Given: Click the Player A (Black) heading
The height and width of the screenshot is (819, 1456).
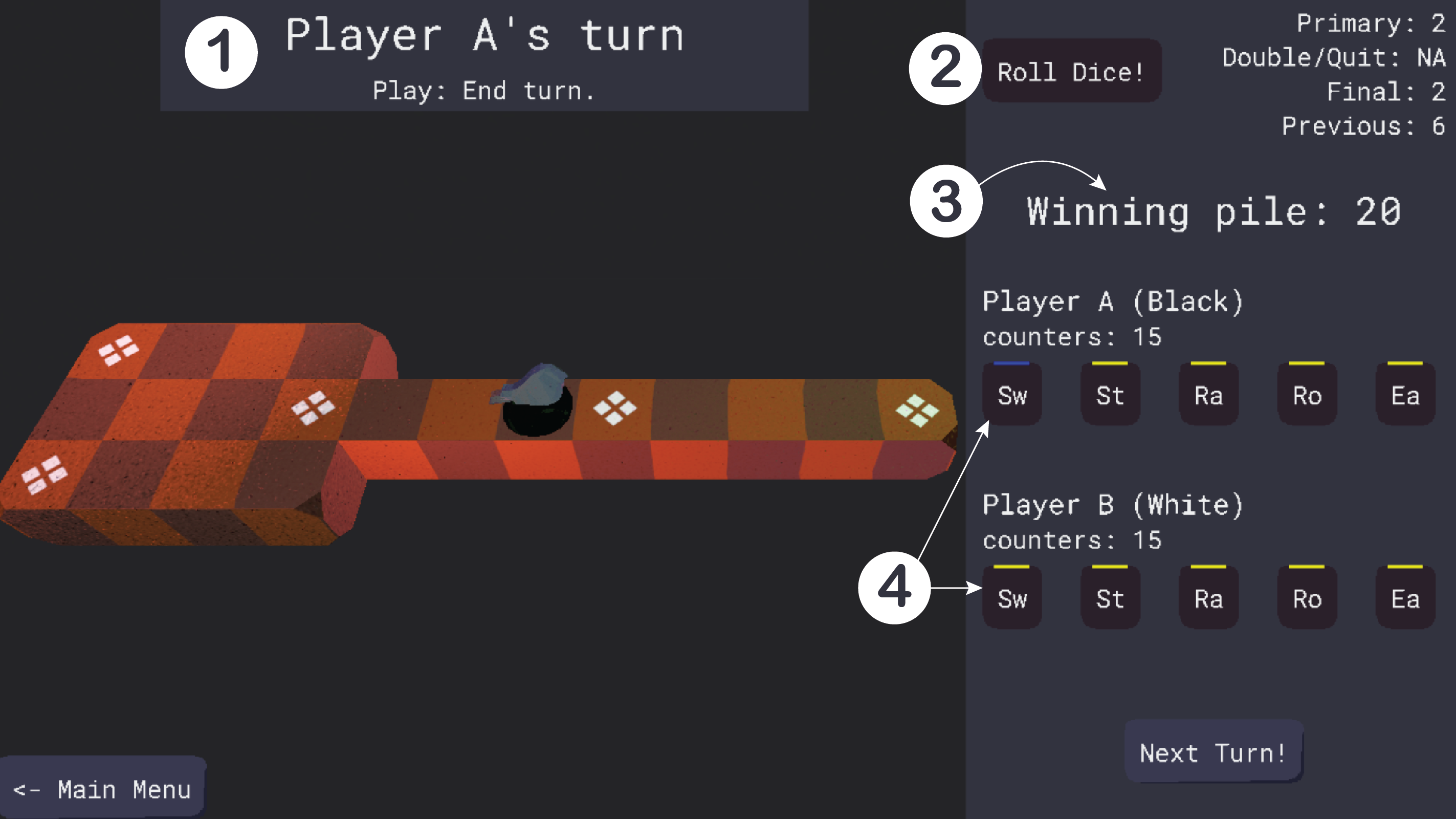Looking at the screenshot, I should [1113, 301].
